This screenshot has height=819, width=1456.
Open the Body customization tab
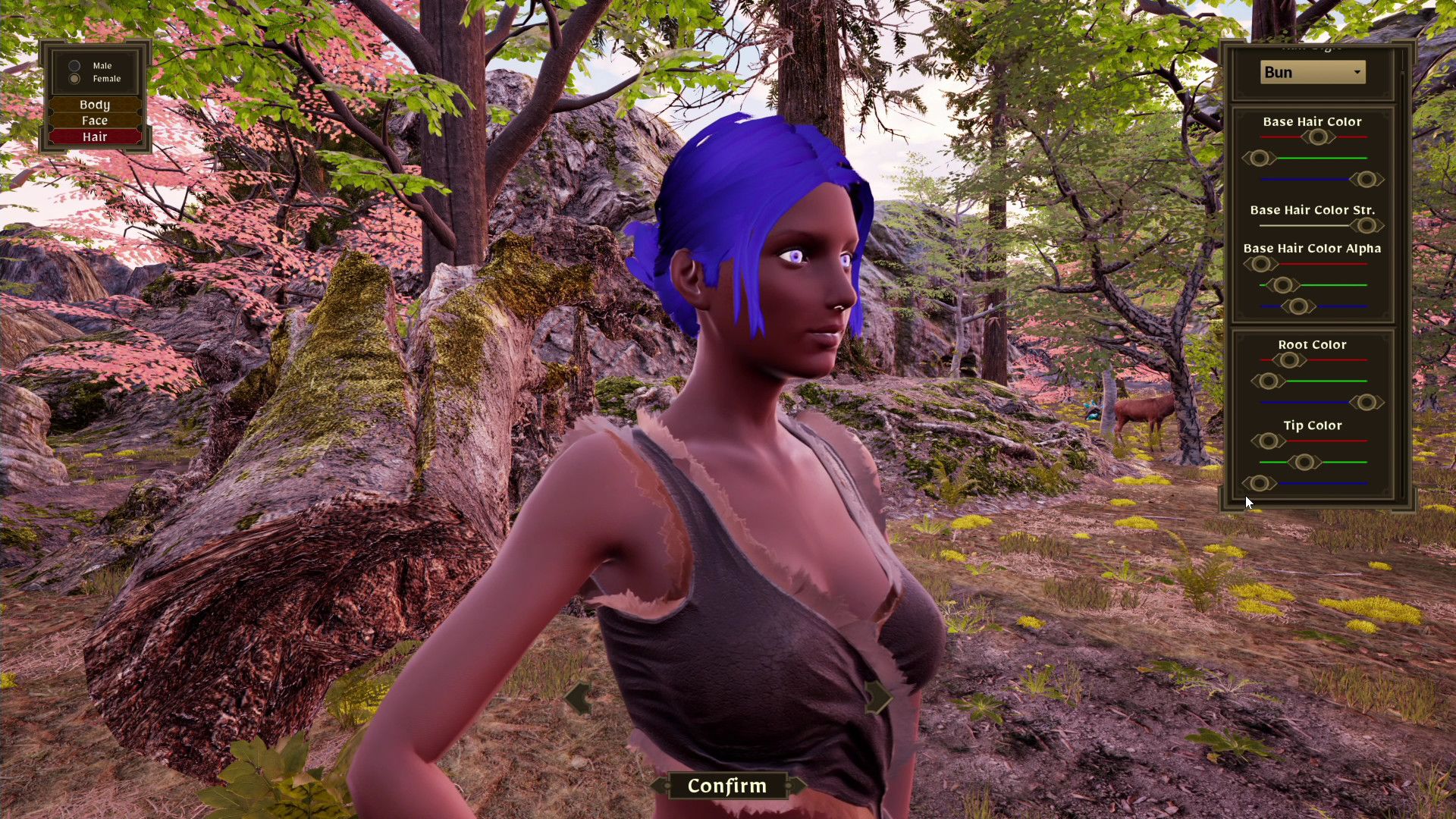click(95, 105)
